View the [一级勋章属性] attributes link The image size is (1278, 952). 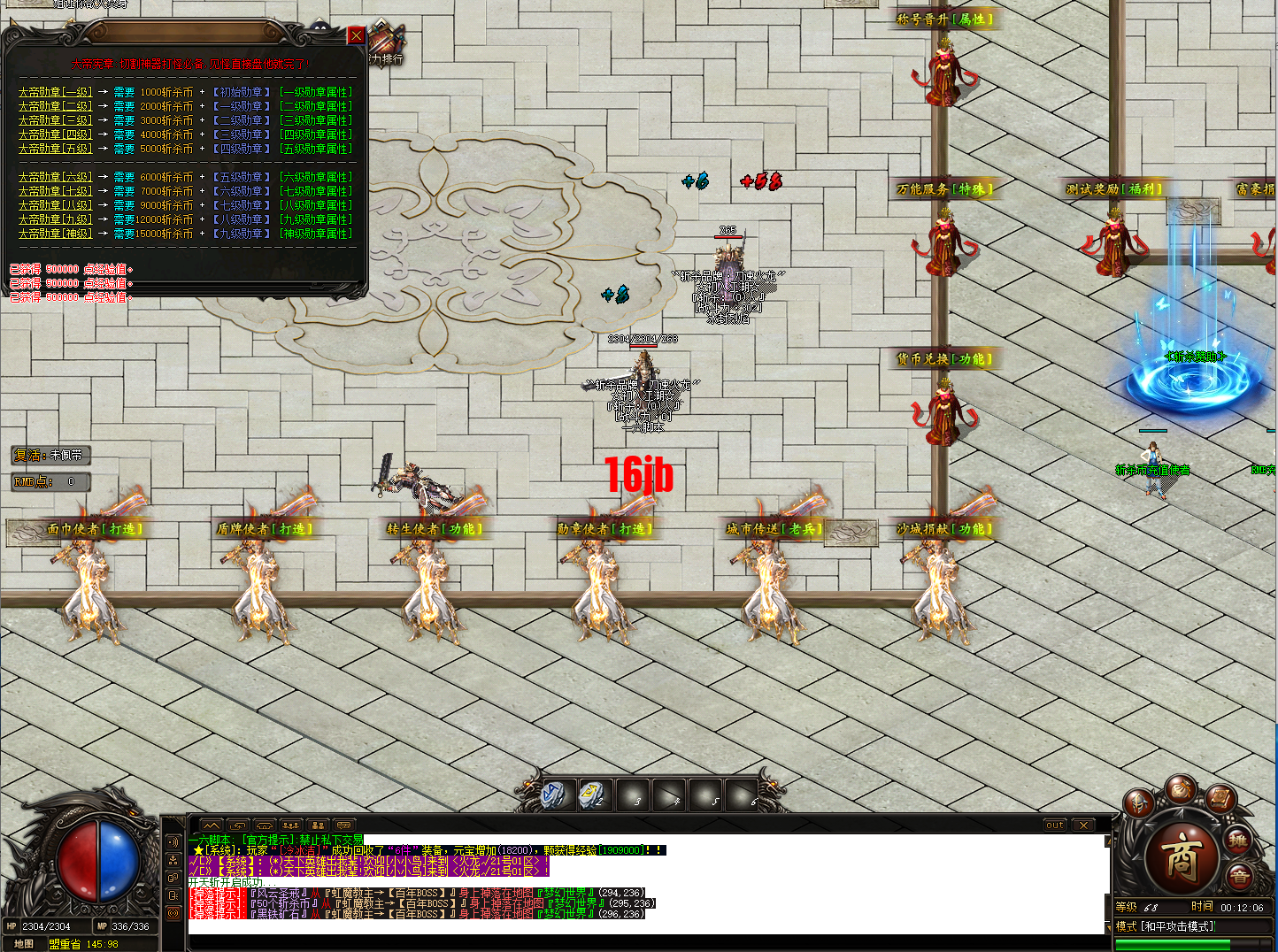316,92
